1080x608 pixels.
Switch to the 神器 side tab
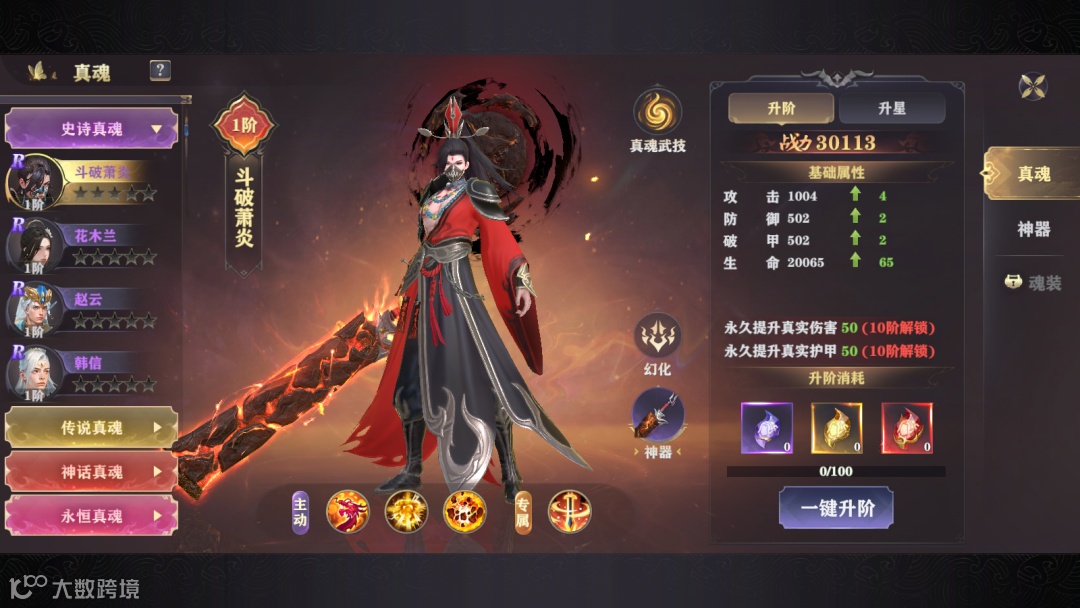1033,229
